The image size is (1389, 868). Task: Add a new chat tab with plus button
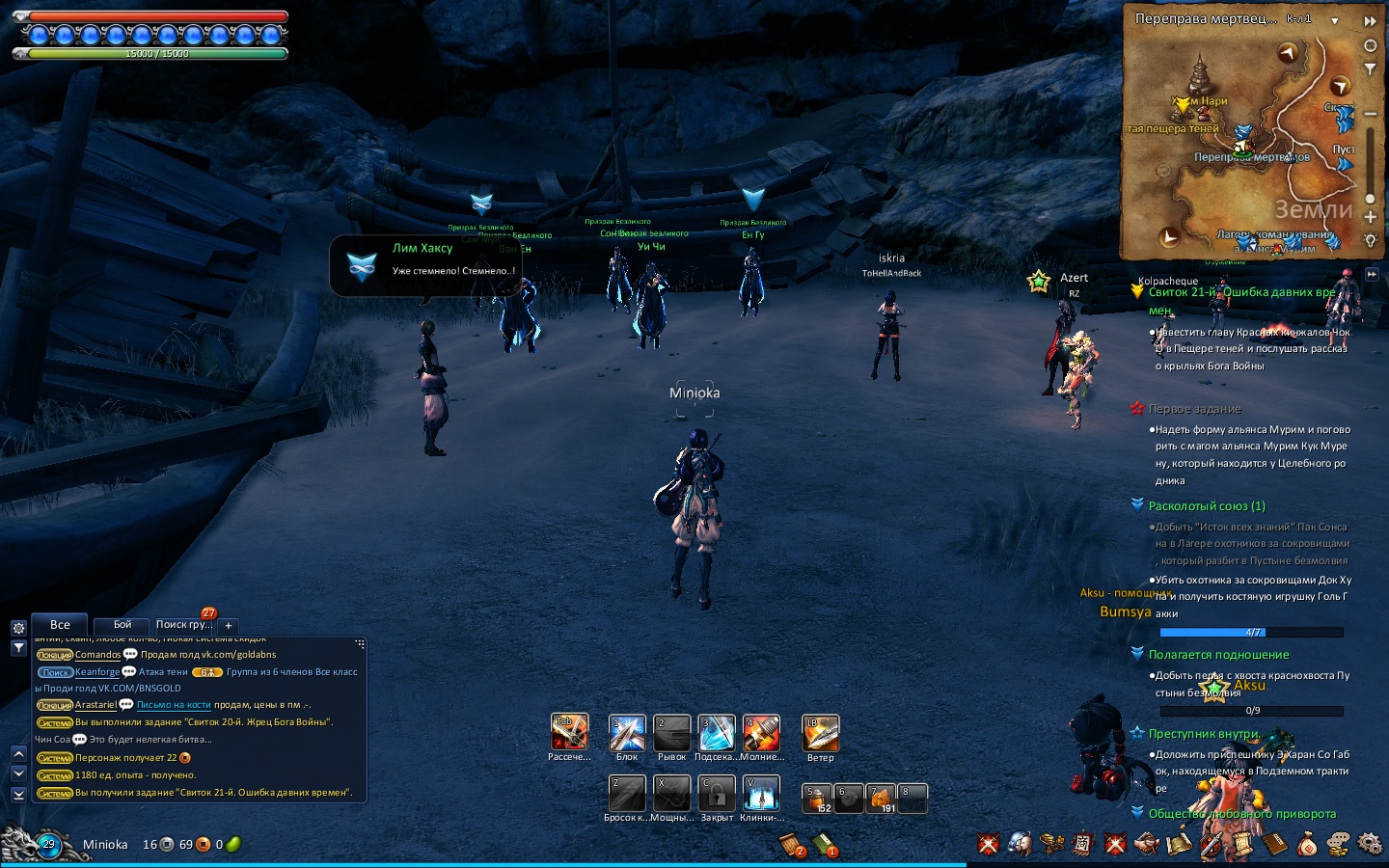[229, 625]
